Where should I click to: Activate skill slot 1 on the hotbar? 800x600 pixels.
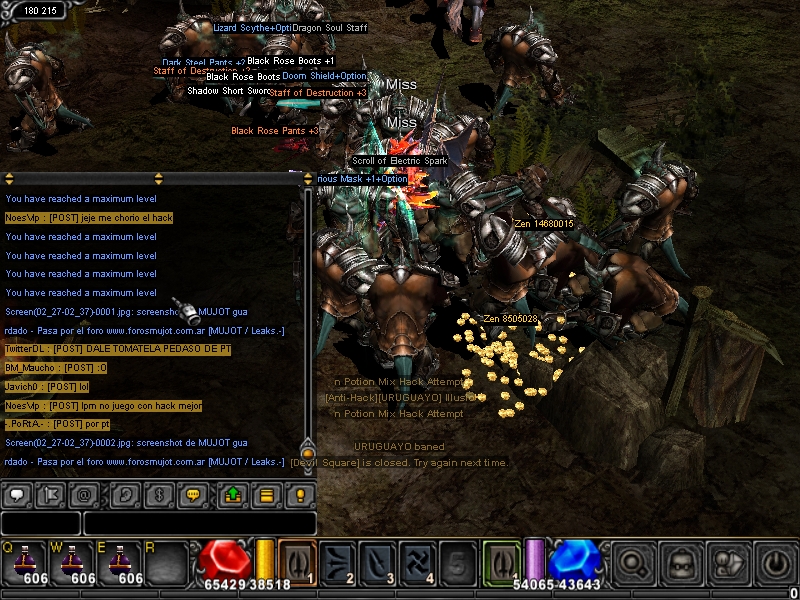(297, 561)
